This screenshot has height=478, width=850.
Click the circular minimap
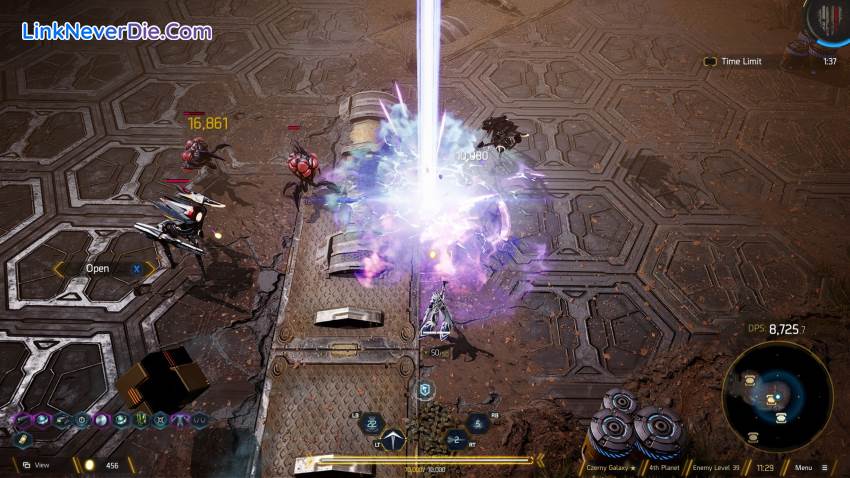coord(776,395)
